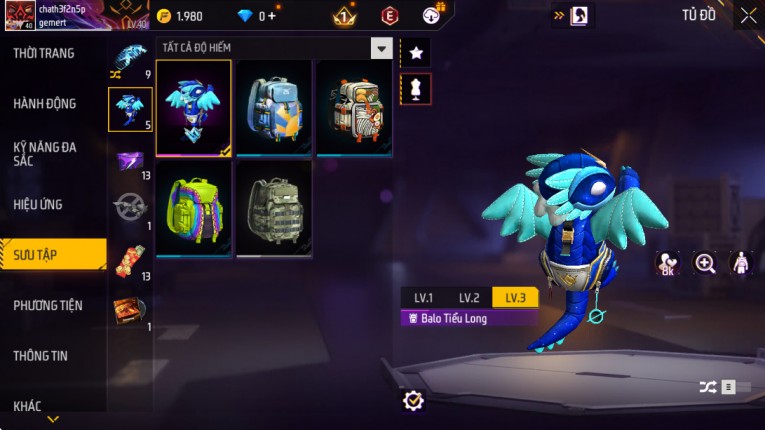Switch backpack to LV.1
Image resolution: width=765 pixels, height=430 pixels.
click(x=424, y=298)
